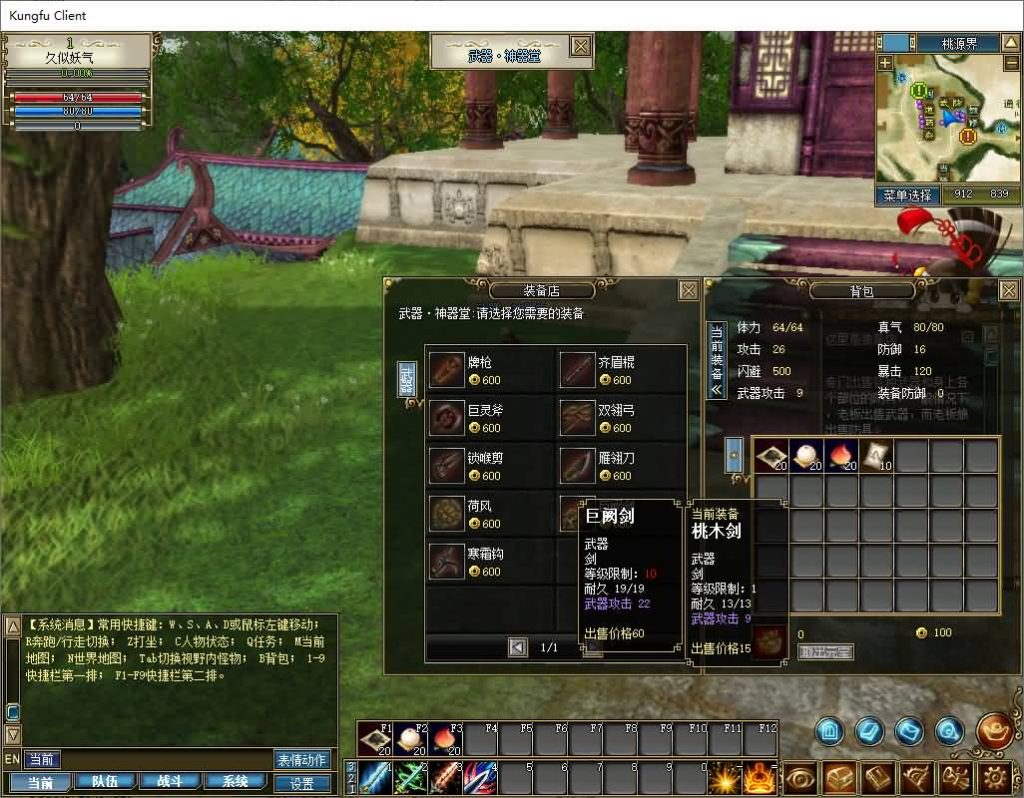The width and height of the screenshot is (1024, 798).
Task: Close the 武器·神器堂 title banner
Action: click(x=580, y=46)
